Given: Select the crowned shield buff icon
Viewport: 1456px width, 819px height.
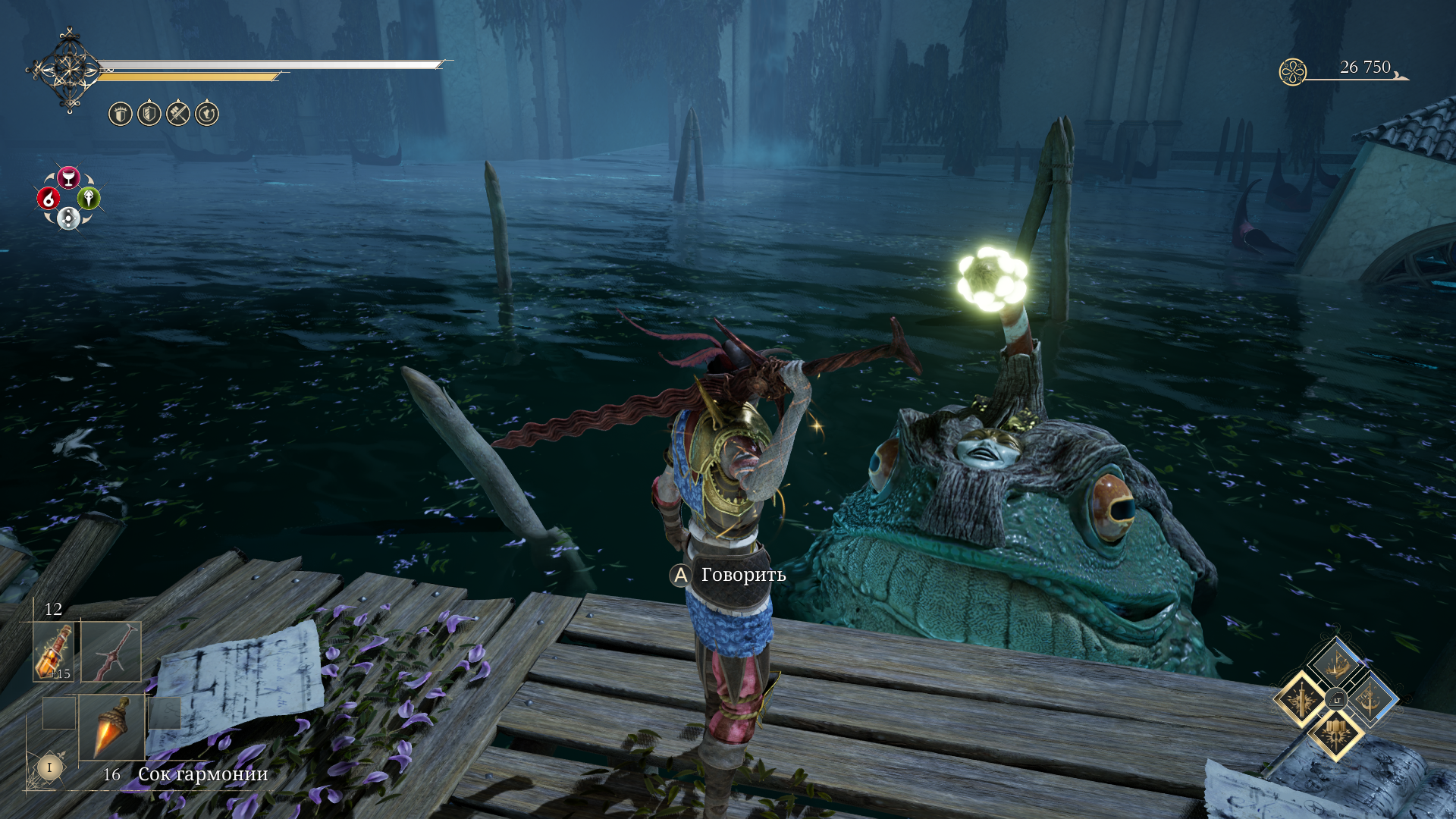Looking at the screenshot, I should click(x=121, y=114).
